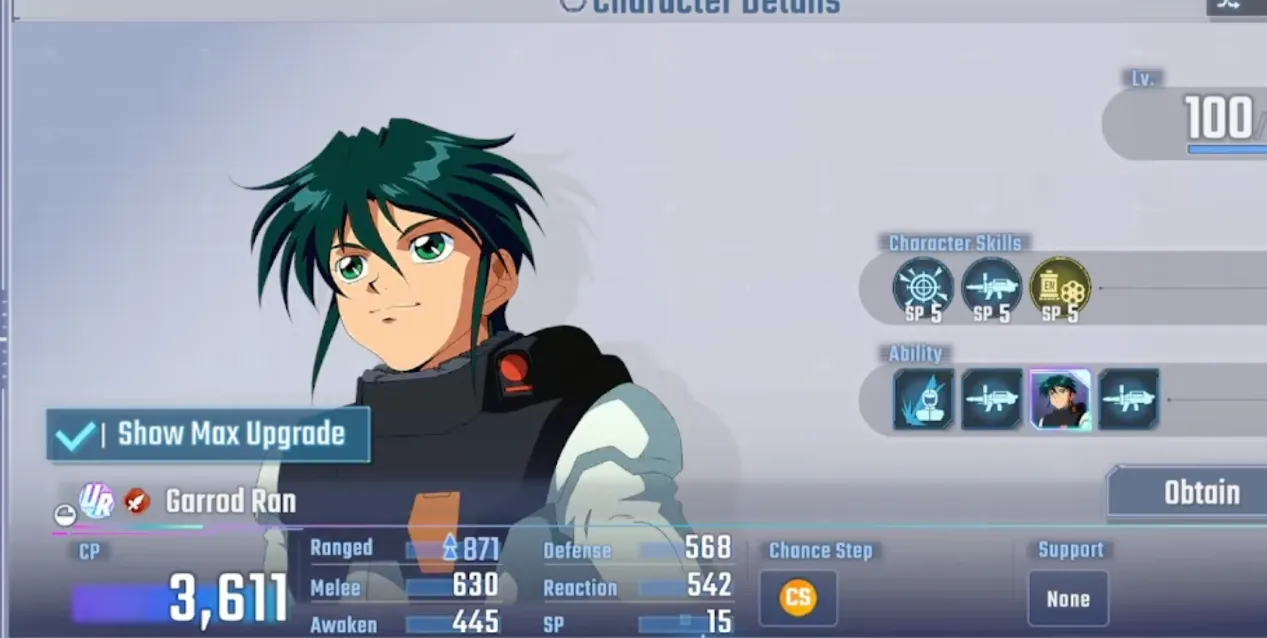Screen dimensions: 1267x638
Task: Open the pilot silhouette ability icon
Action: [923, 399]
